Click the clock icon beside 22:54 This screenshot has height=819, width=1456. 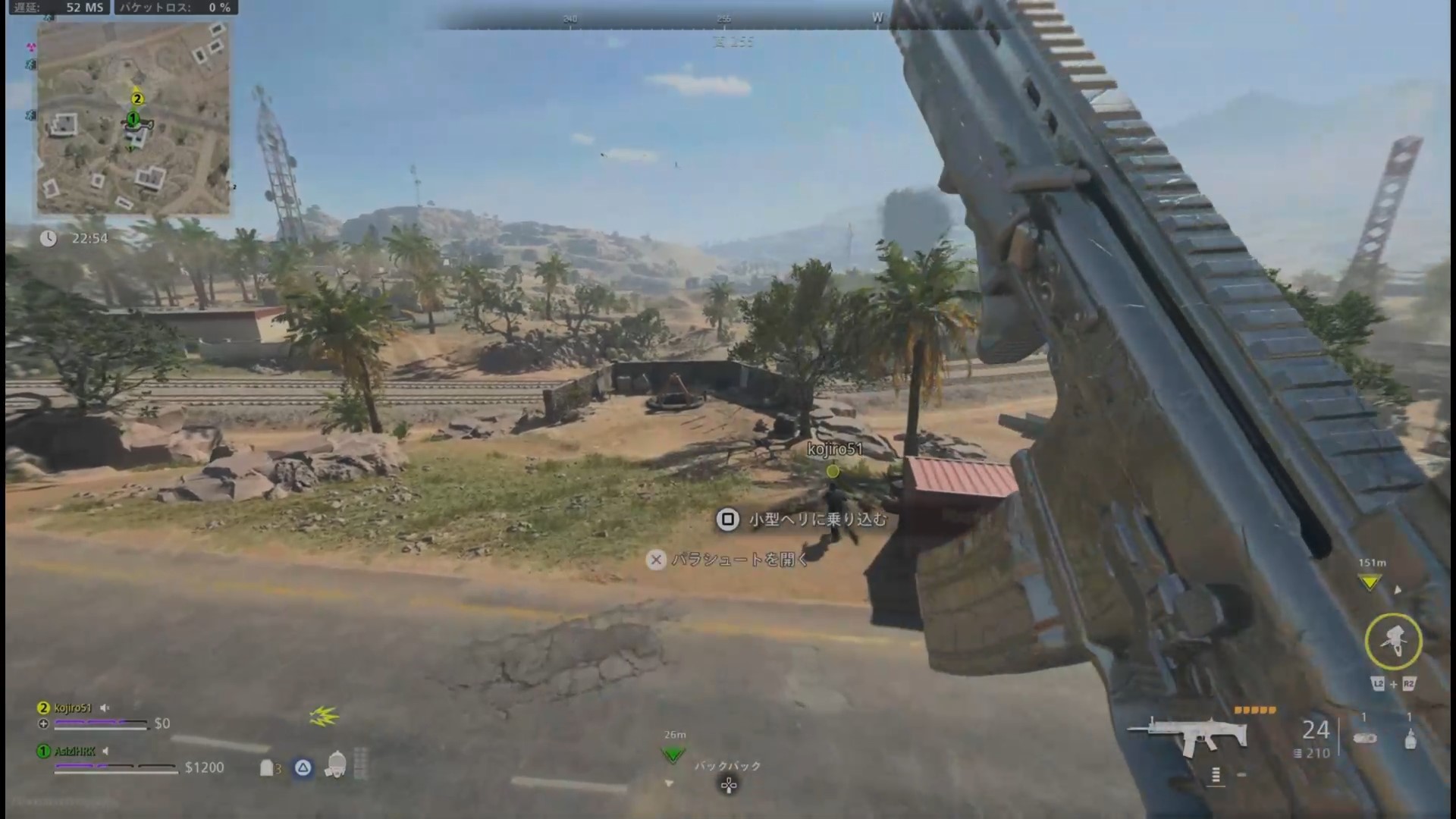point(48,238)
